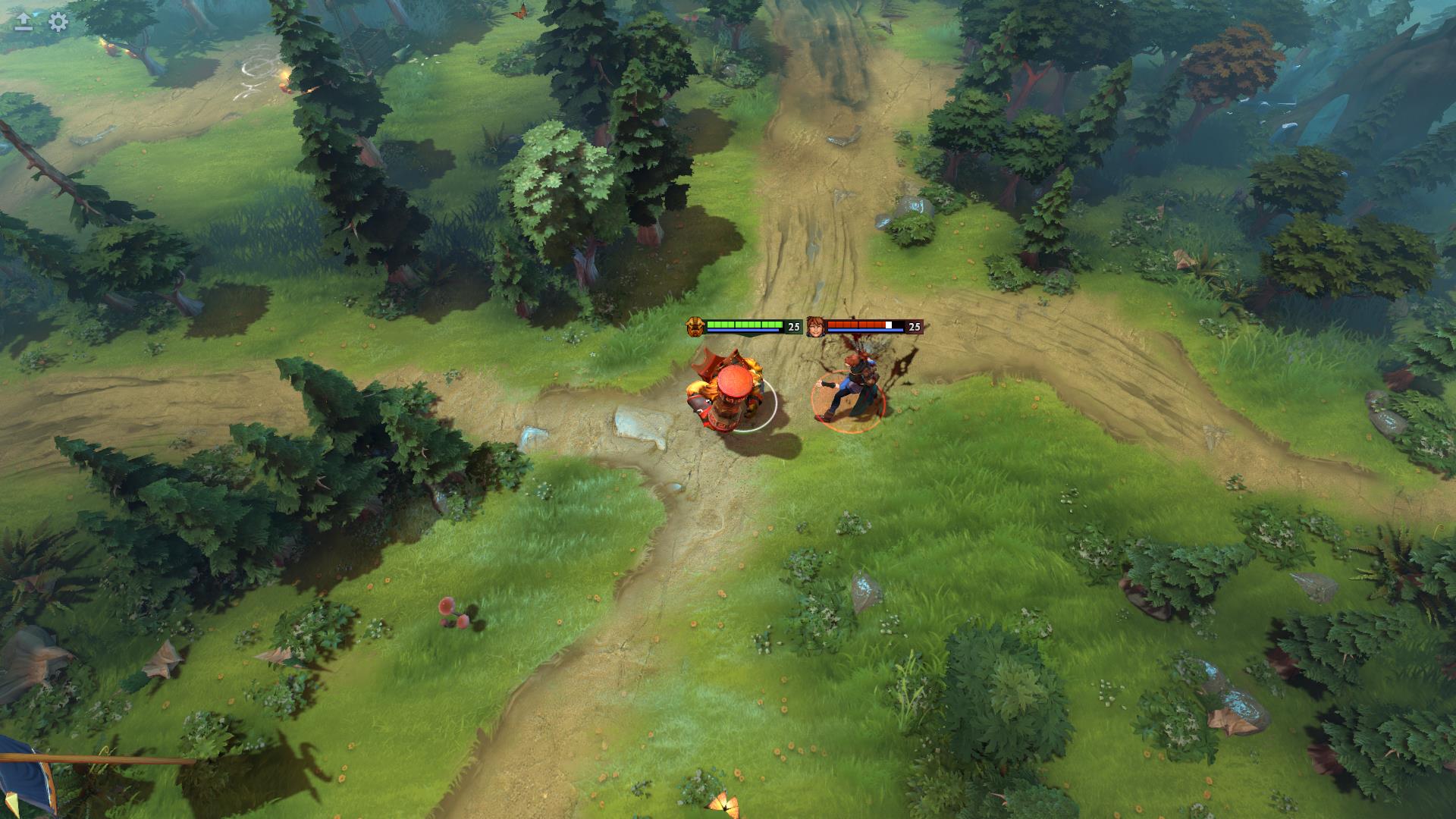1456x819 pixels.
Task: Click the level 25 label on green bar
Action: coord(793,326)
